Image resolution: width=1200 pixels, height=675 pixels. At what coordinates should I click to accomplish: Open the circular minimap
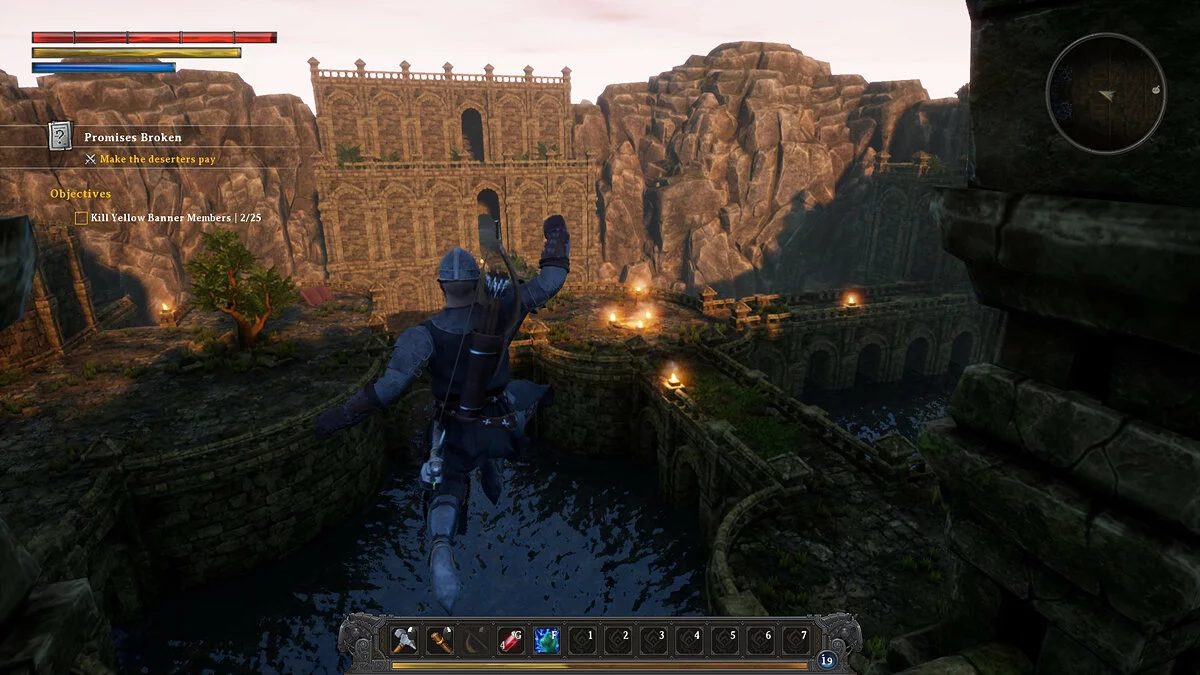coord(1105,94)
